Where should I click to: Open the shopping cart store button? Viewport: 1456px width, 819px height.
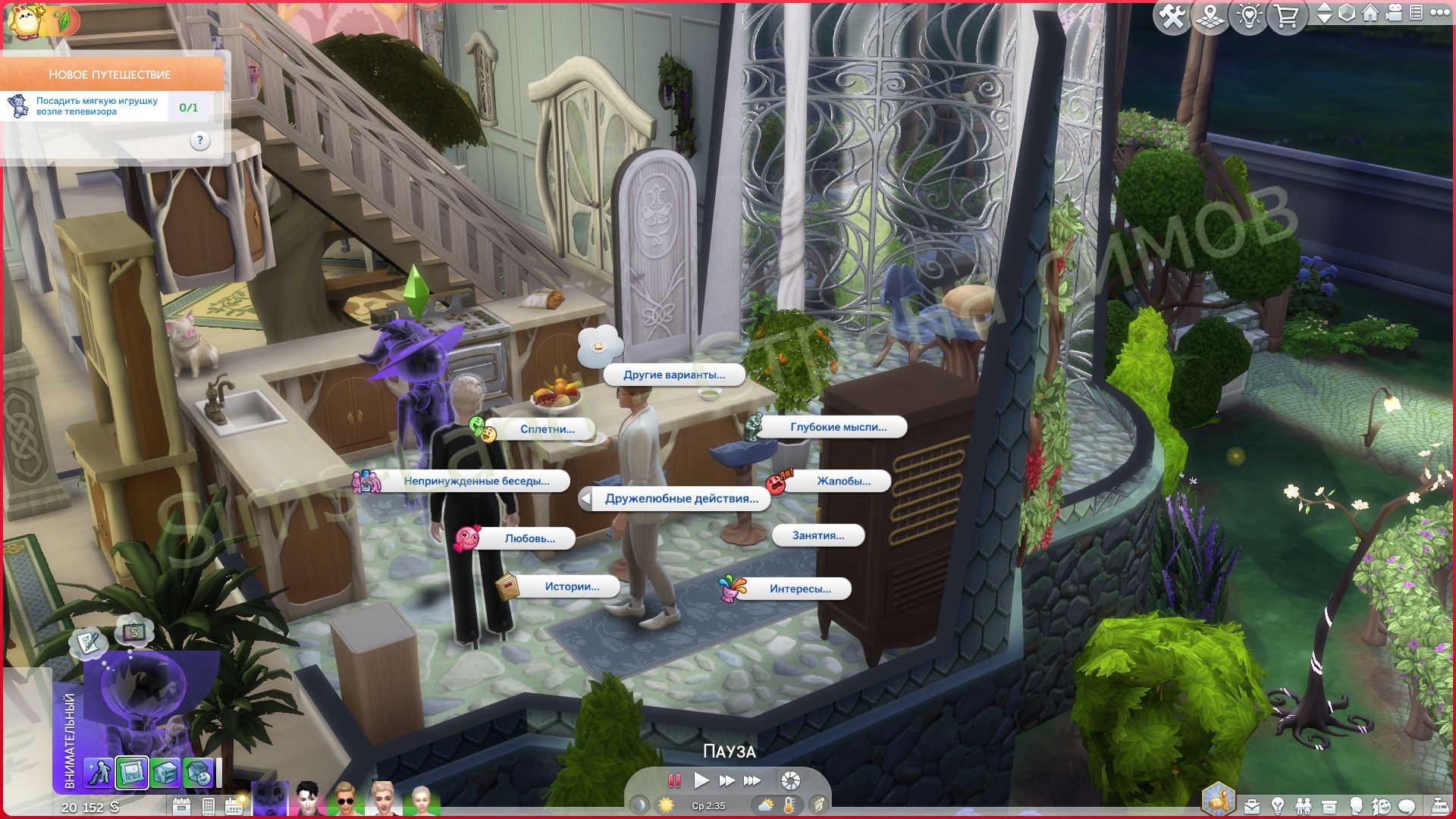(1286, 17)
